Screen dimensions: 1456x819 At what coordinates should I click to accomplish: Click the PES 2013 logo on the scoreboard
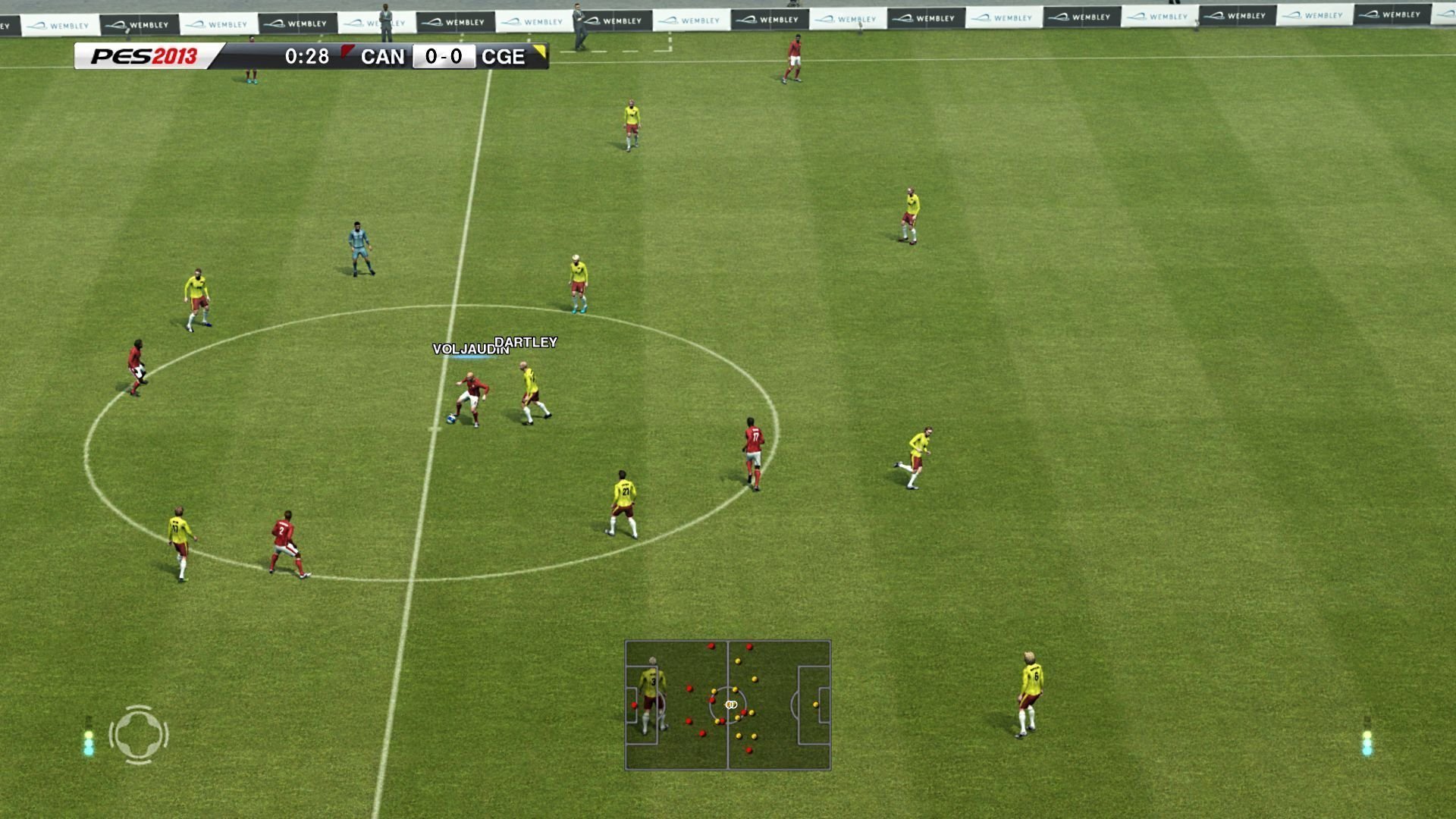point(144,56)
